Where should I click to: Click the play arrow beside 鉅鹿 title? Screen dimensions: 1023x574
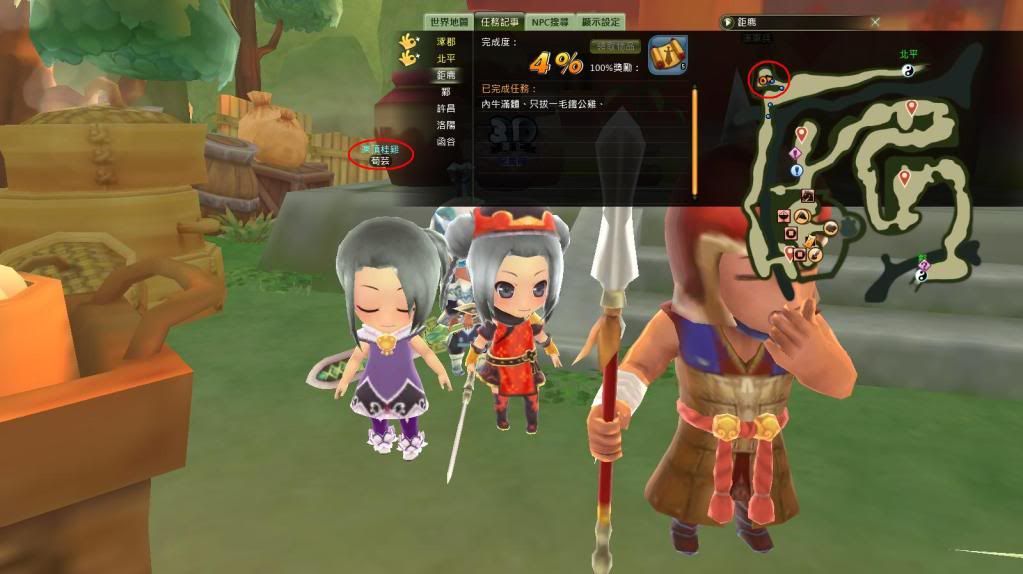(727, 22)
